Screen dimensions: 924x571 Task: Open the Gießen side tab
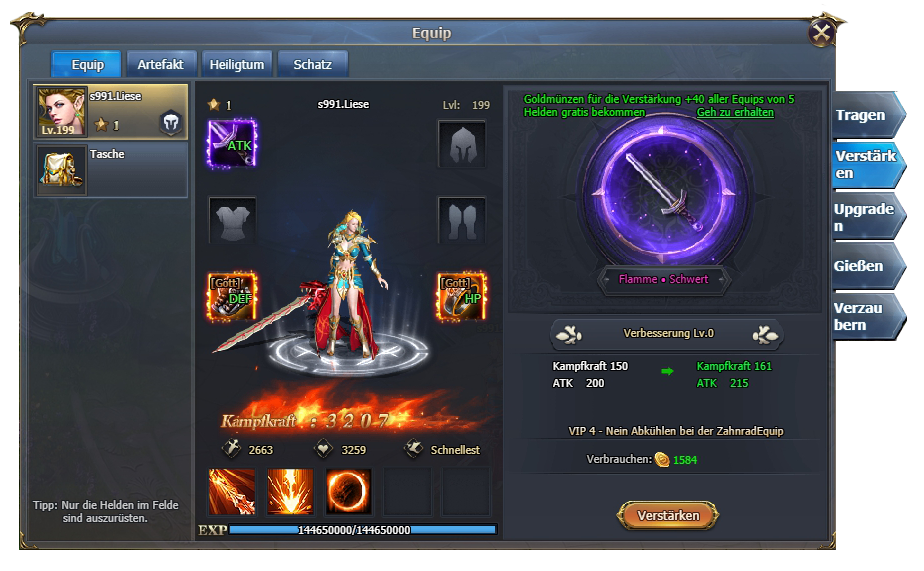pos(866,266)
